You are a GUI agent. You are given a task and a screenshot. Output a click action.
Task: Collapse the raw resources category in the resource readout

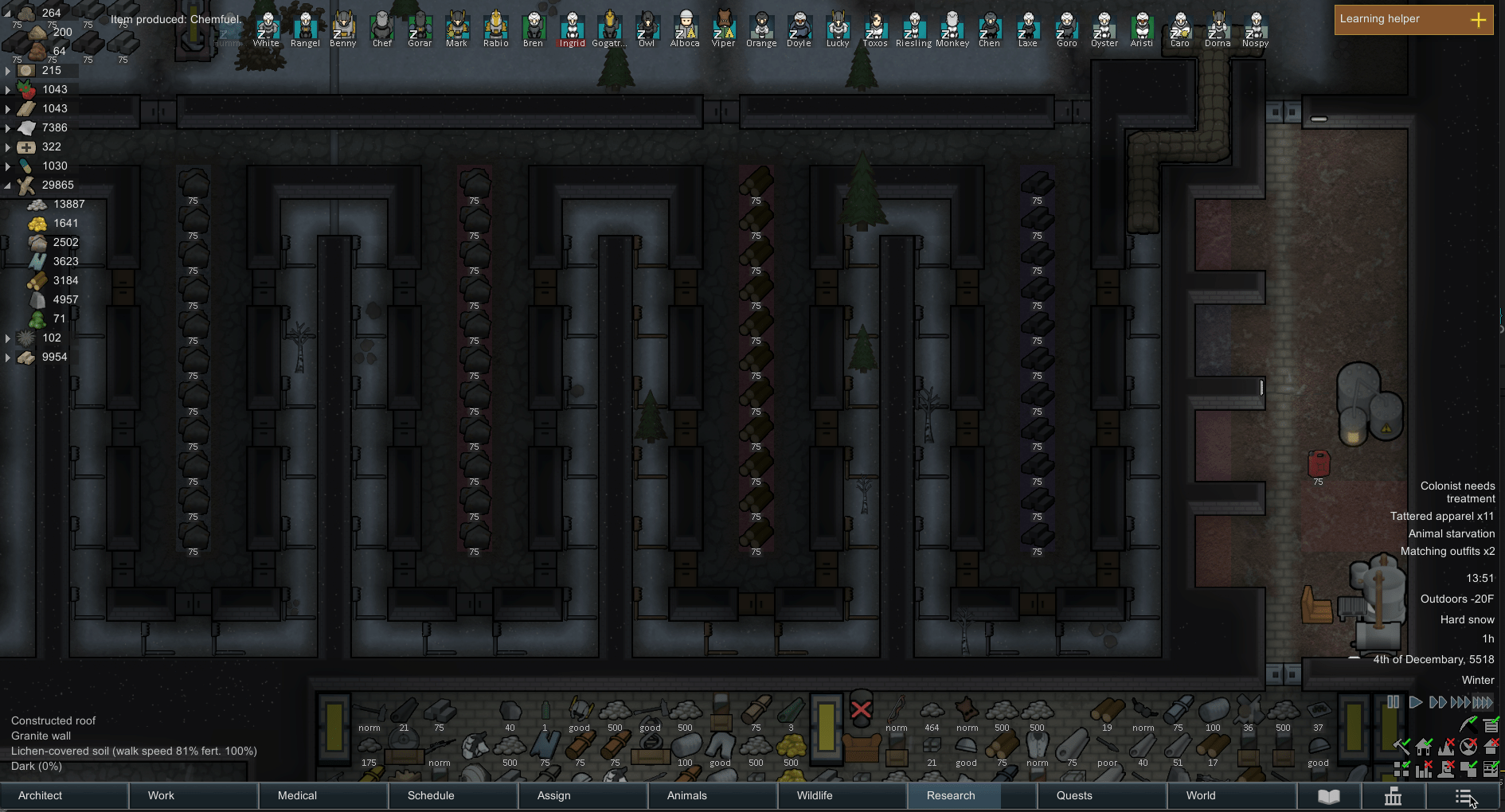pos(7,185)
